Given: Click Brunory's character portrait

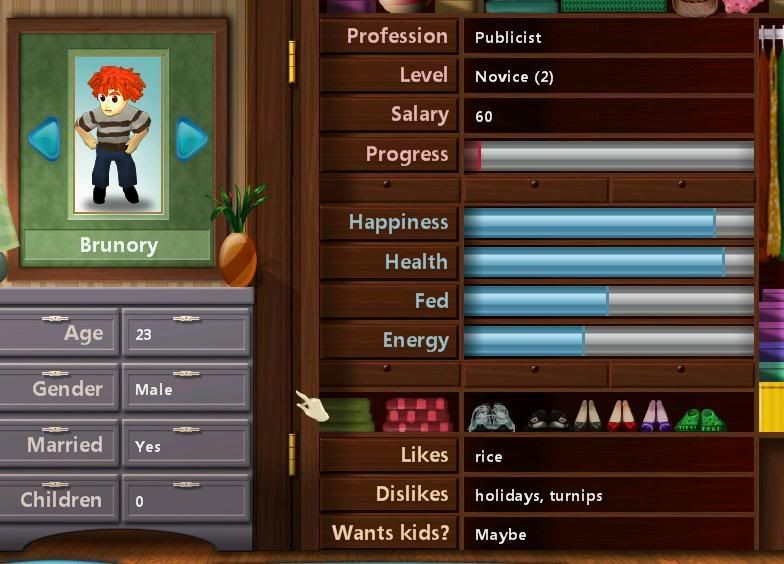Looking at the screenshot, I should pos(117,135).
